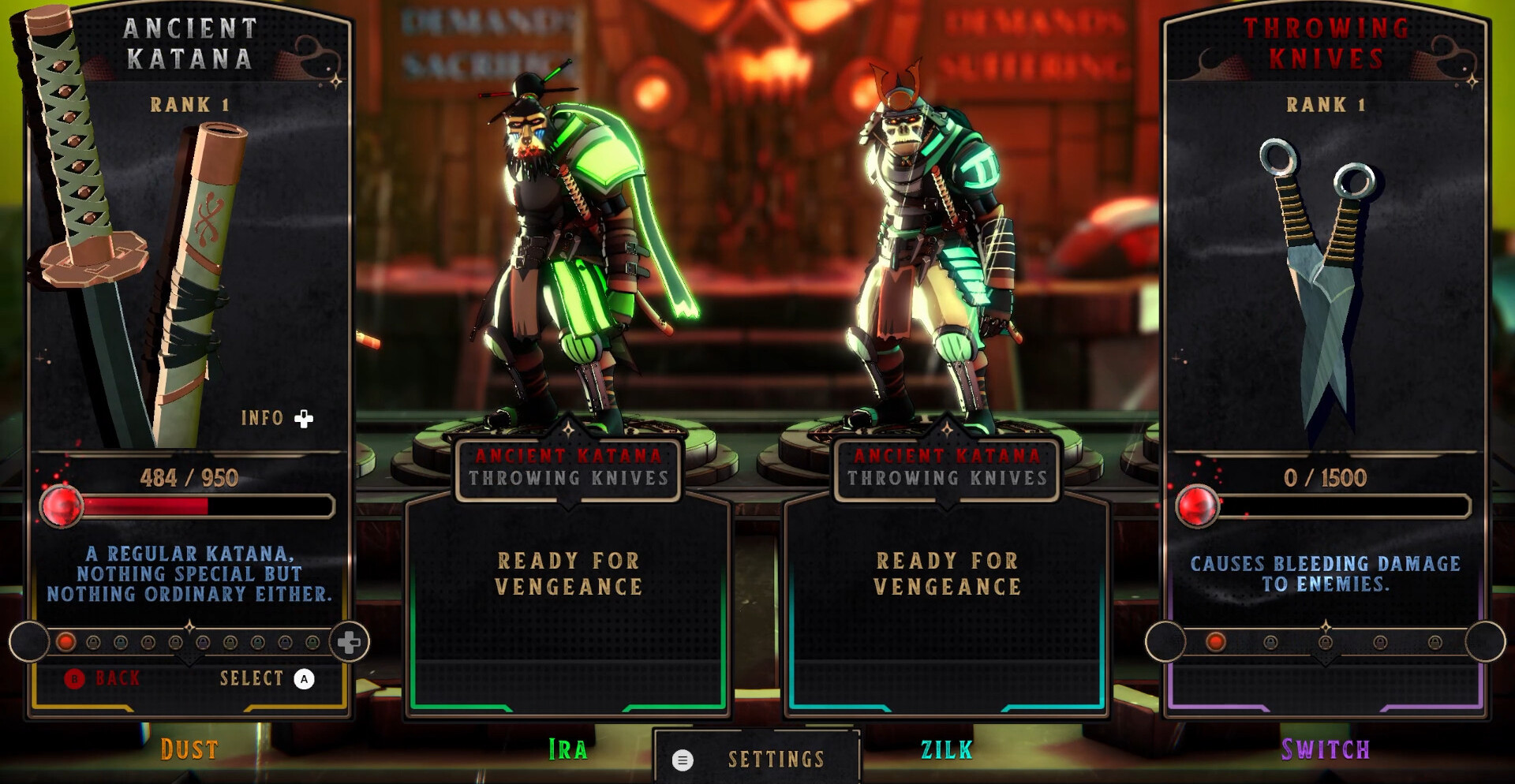1515x784 pixels.
Task: Go to next weapon on Dust's selector
Action: [x=348, y=642]
